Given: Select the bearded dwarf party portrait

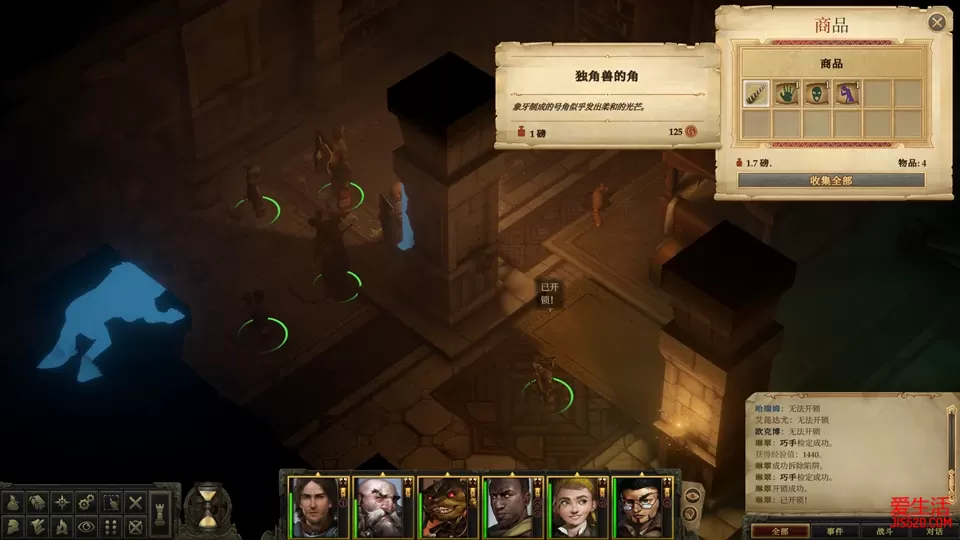Looking at the screenshot, I should point(381,506).
